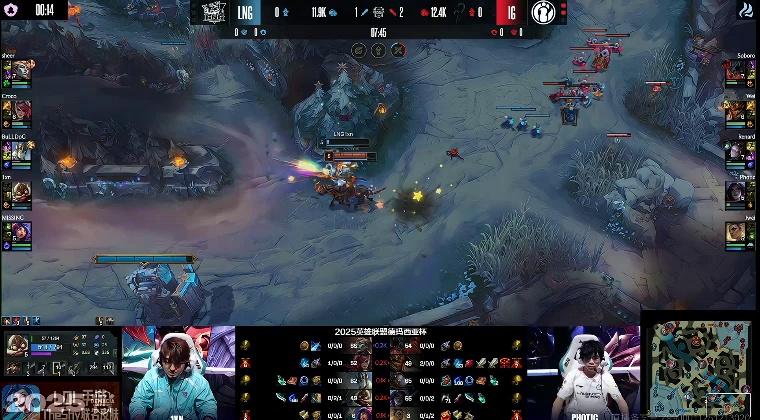760x420 pixels.
Task: Select the minimap in the corner
Action: coord(701,369)
